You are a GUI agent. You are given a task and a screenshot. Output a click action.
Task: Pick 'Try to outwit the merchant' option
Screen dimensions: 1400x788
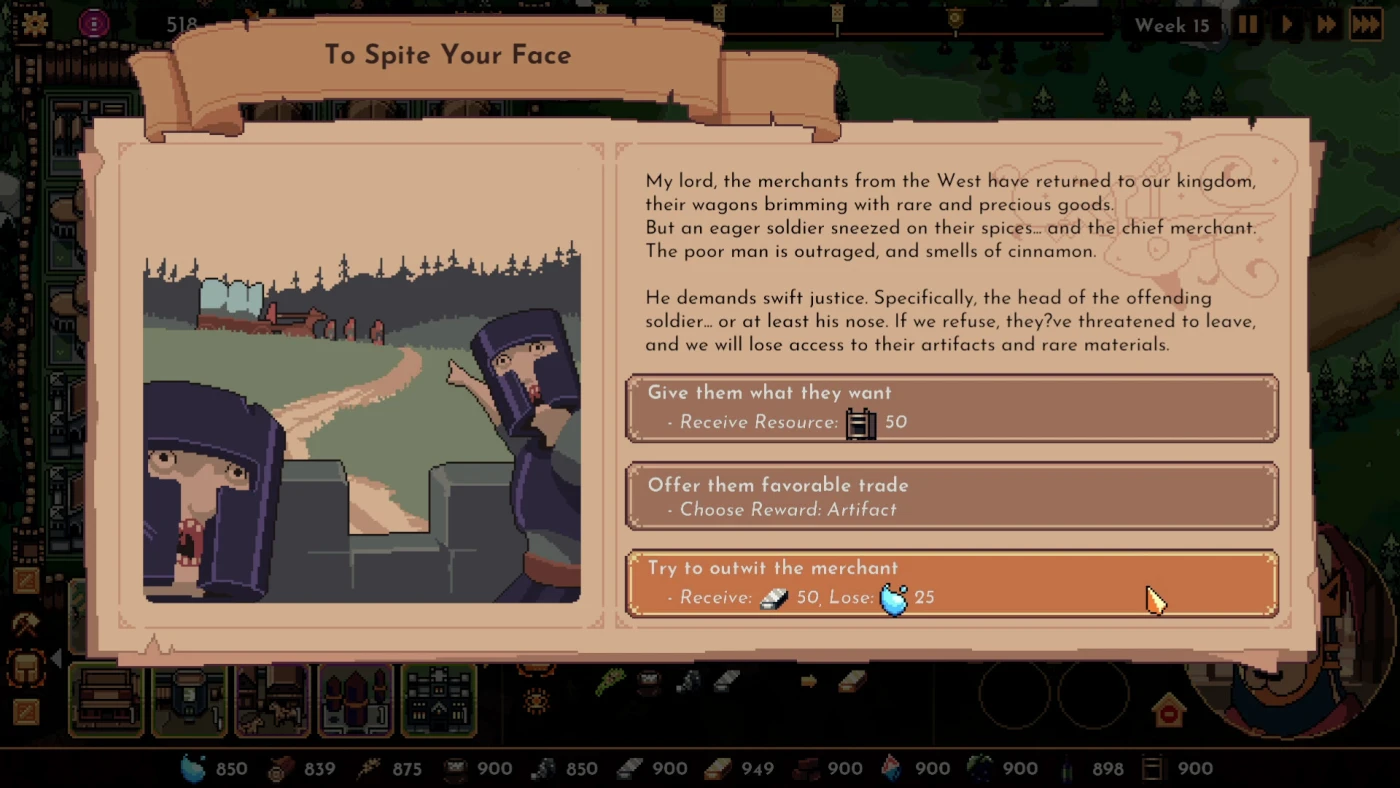point(951,583)
